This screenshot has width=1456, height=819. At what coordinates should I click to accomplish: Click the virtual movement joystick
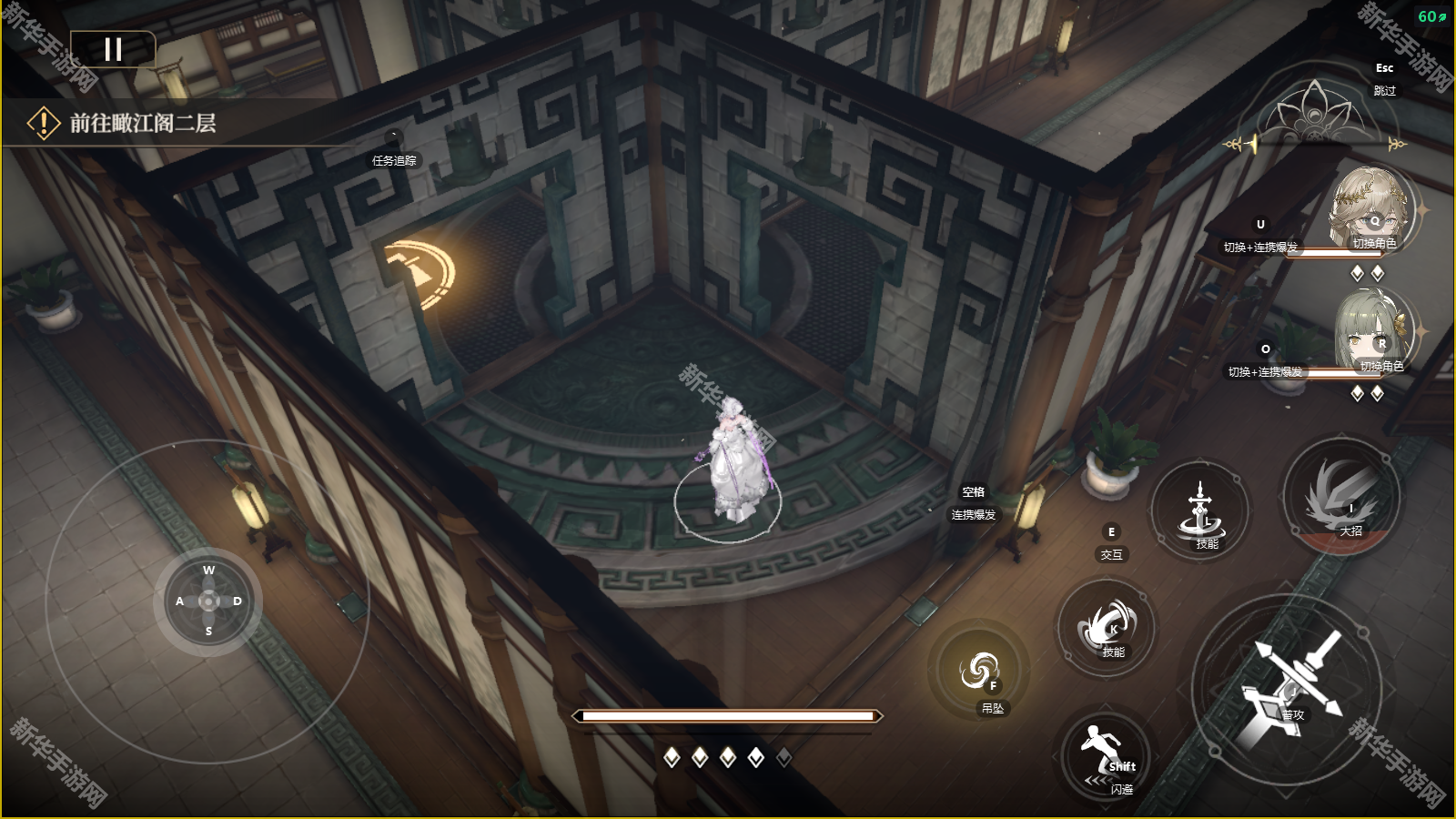(208, 601)
